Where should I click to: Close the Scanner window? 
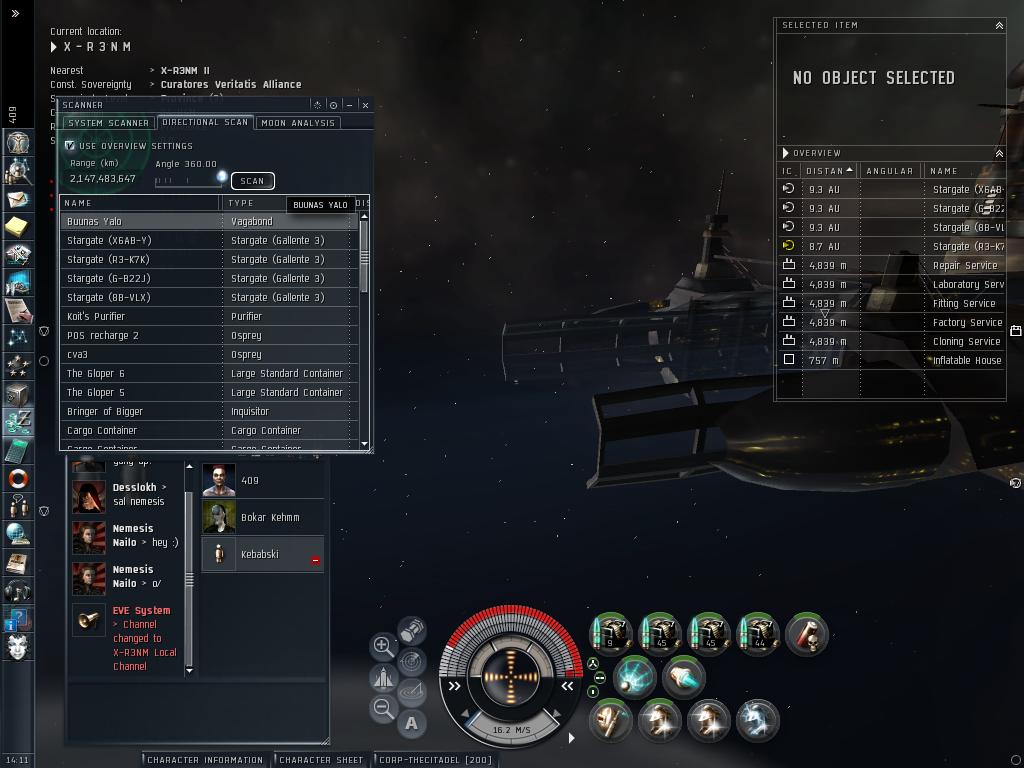pyautogui.click(x=365, y=104)
